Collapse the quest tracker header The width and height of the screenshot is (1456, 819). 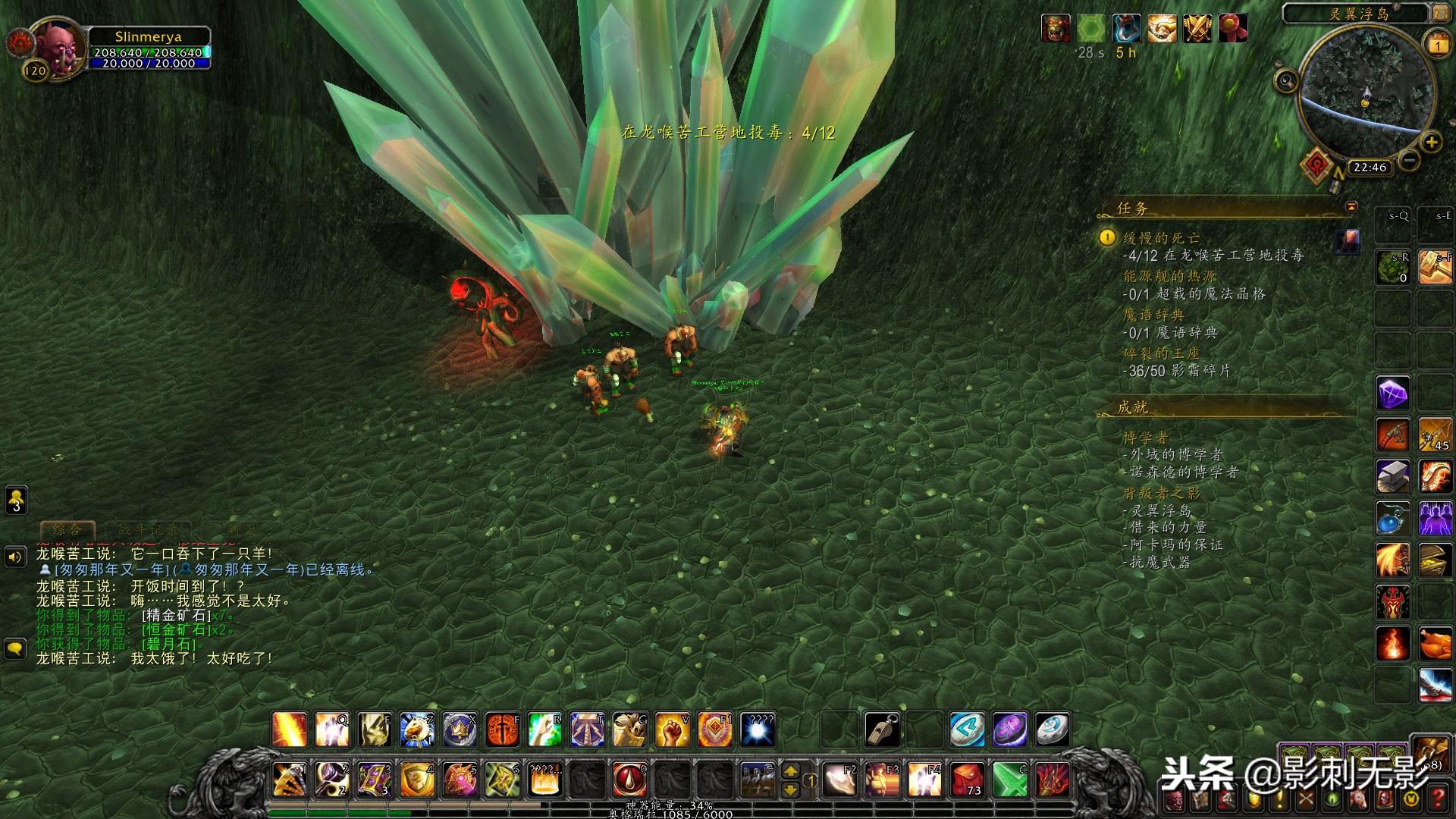coord(1351,207)
